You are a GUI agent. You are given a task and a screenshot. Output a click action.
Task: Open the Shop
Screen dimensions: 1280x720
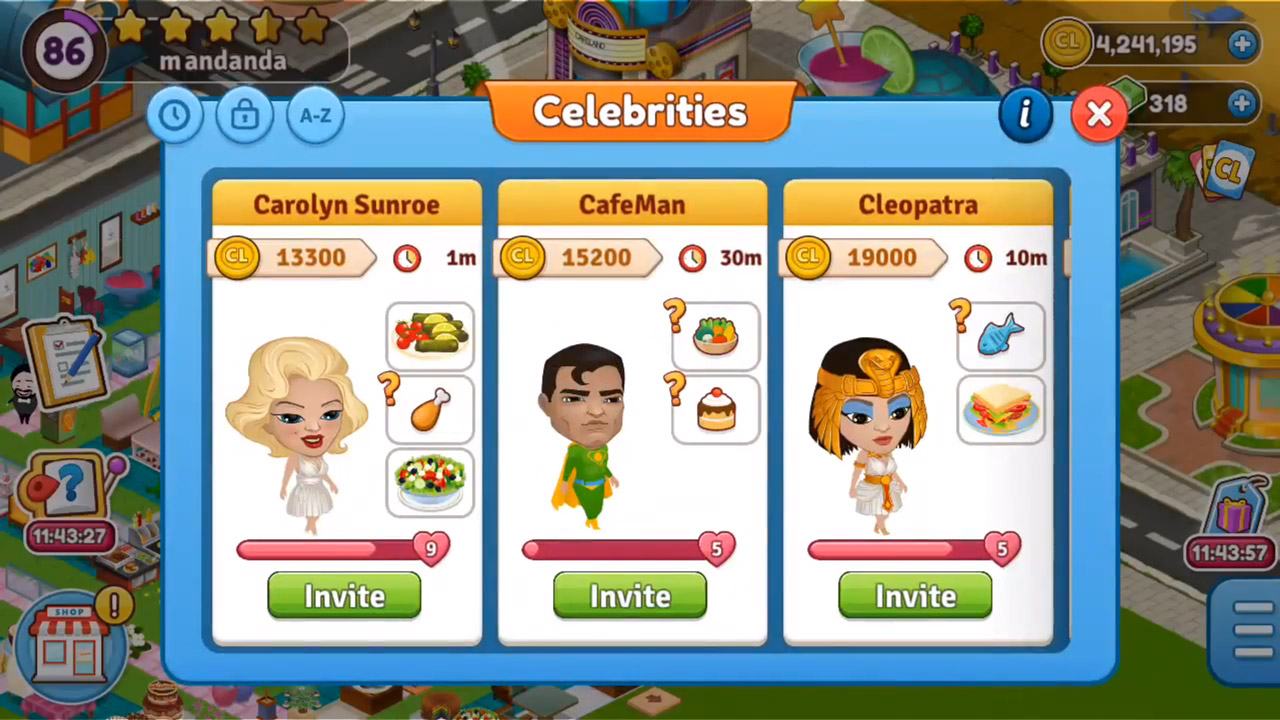(x=69, y=646)
